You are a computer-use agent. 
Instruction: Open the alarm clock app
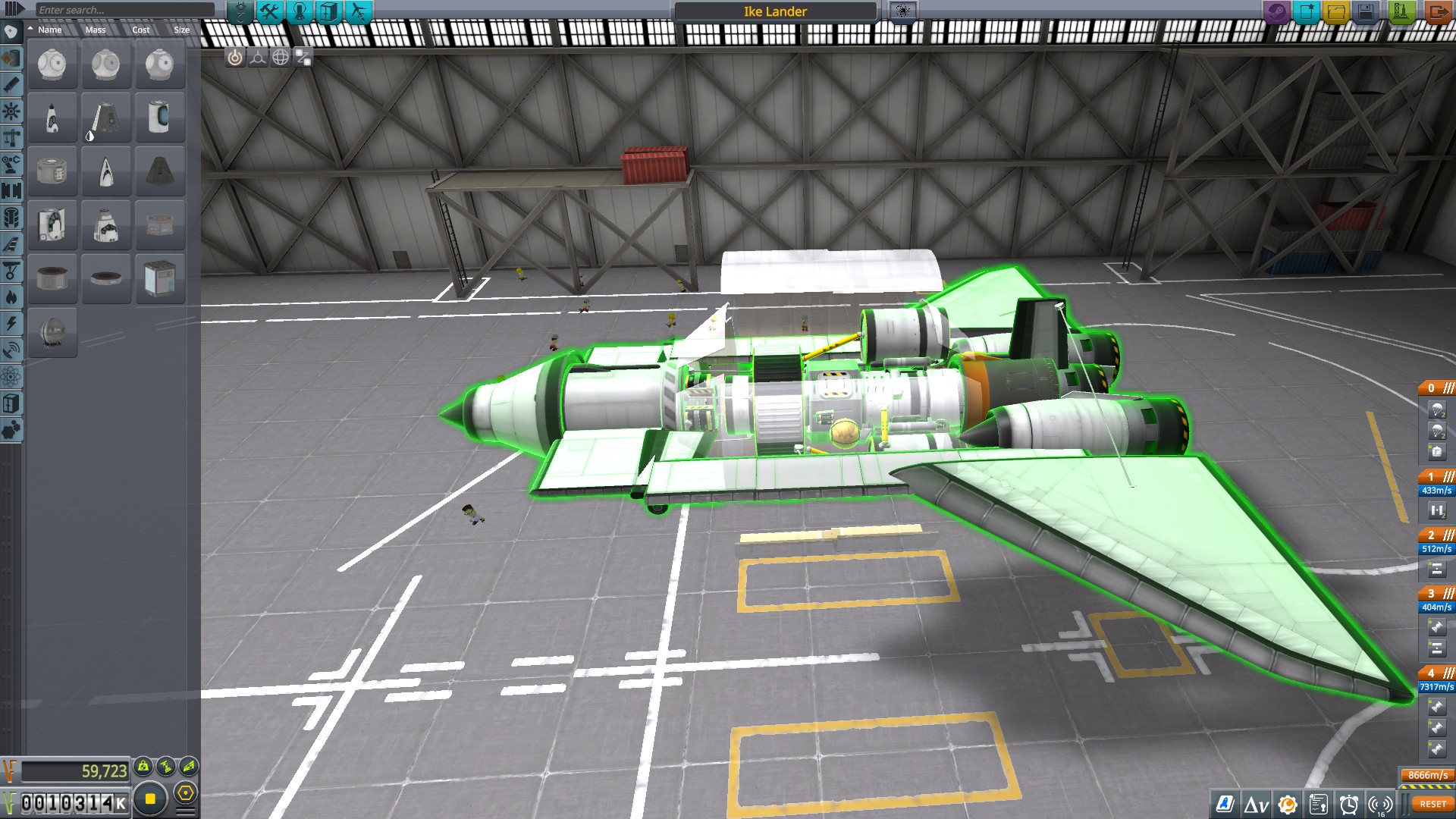[1348, 804]
